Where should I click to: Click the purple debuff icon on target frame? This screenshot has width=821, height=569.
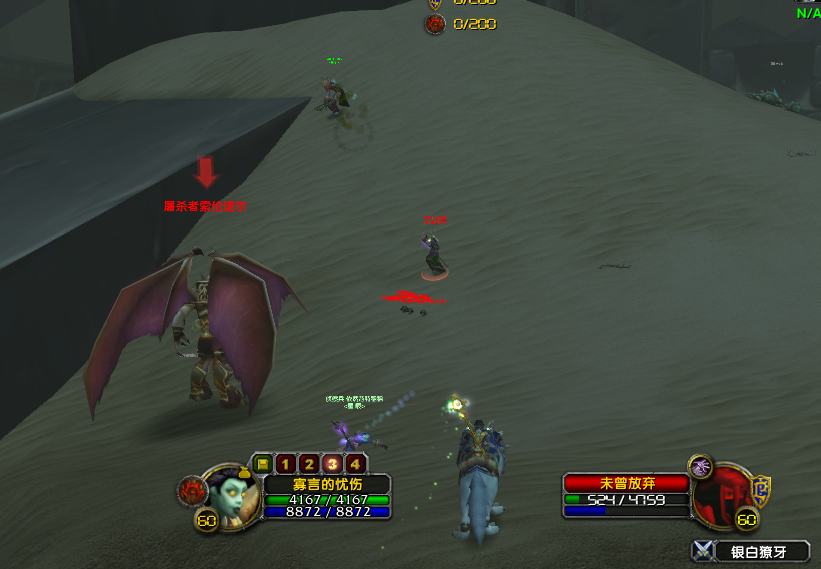pyautogui.click(x=700, y=466)
